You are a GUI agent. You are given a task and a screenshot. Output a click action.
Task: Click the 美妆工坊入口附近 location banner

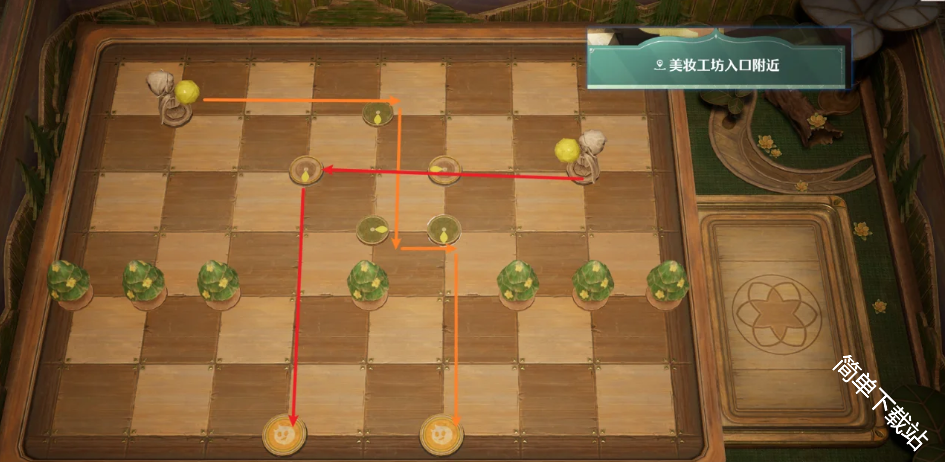[718, 66]
